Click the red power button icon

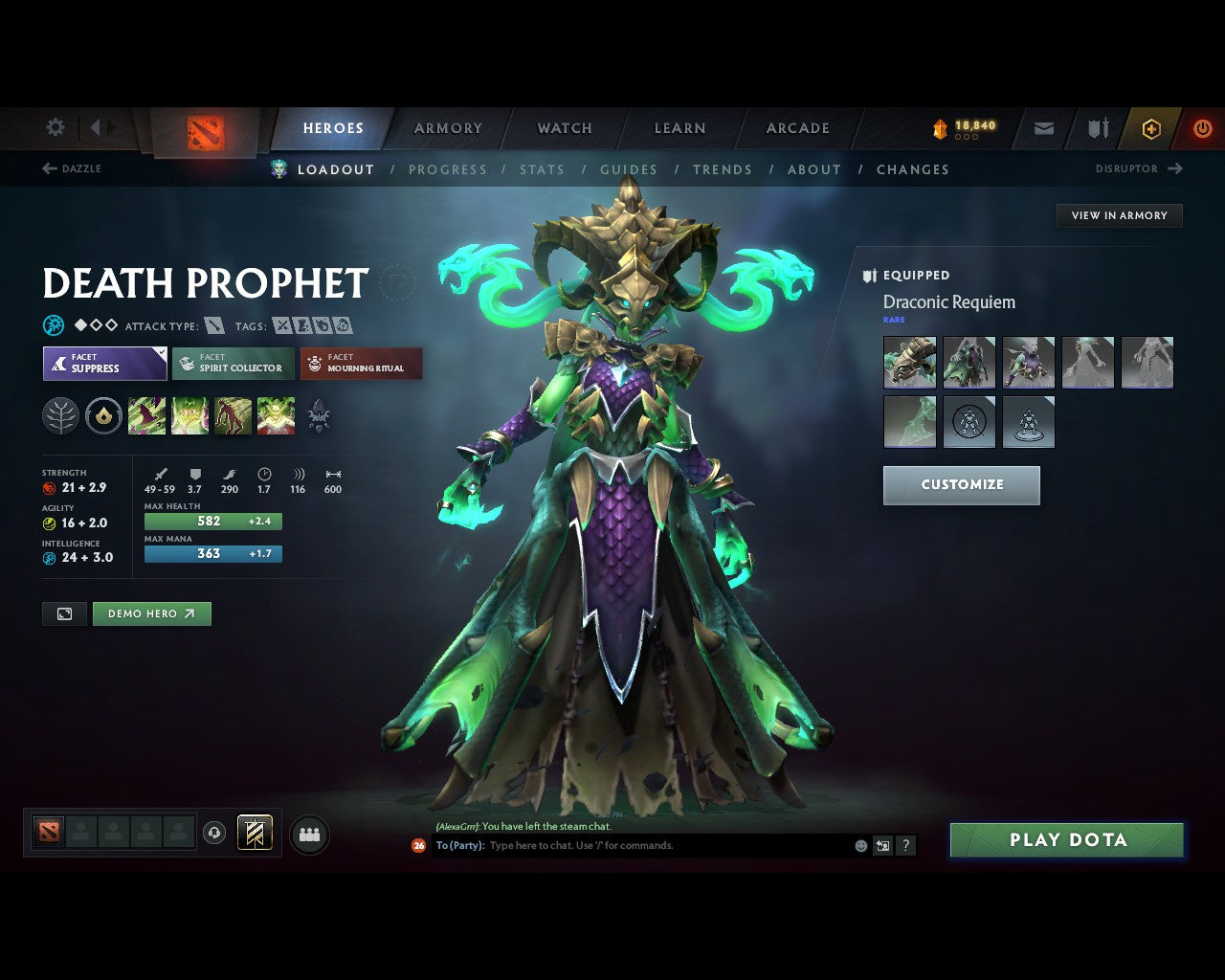tap(1203, 127)
